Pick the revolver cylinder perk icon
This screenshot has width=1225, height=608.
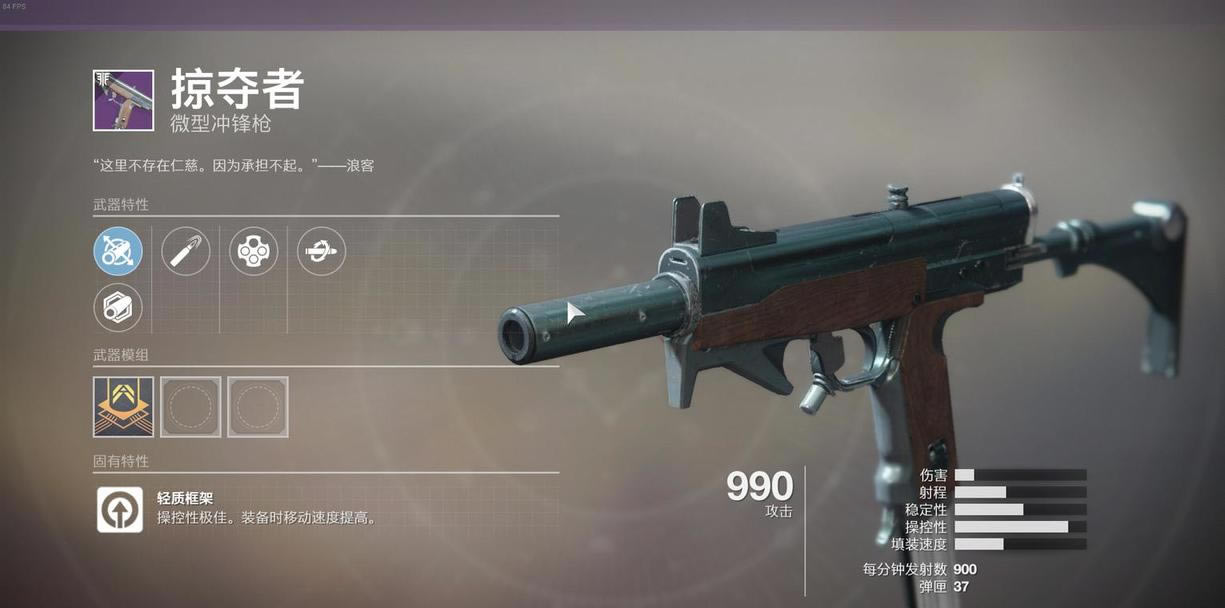[254, 251]
